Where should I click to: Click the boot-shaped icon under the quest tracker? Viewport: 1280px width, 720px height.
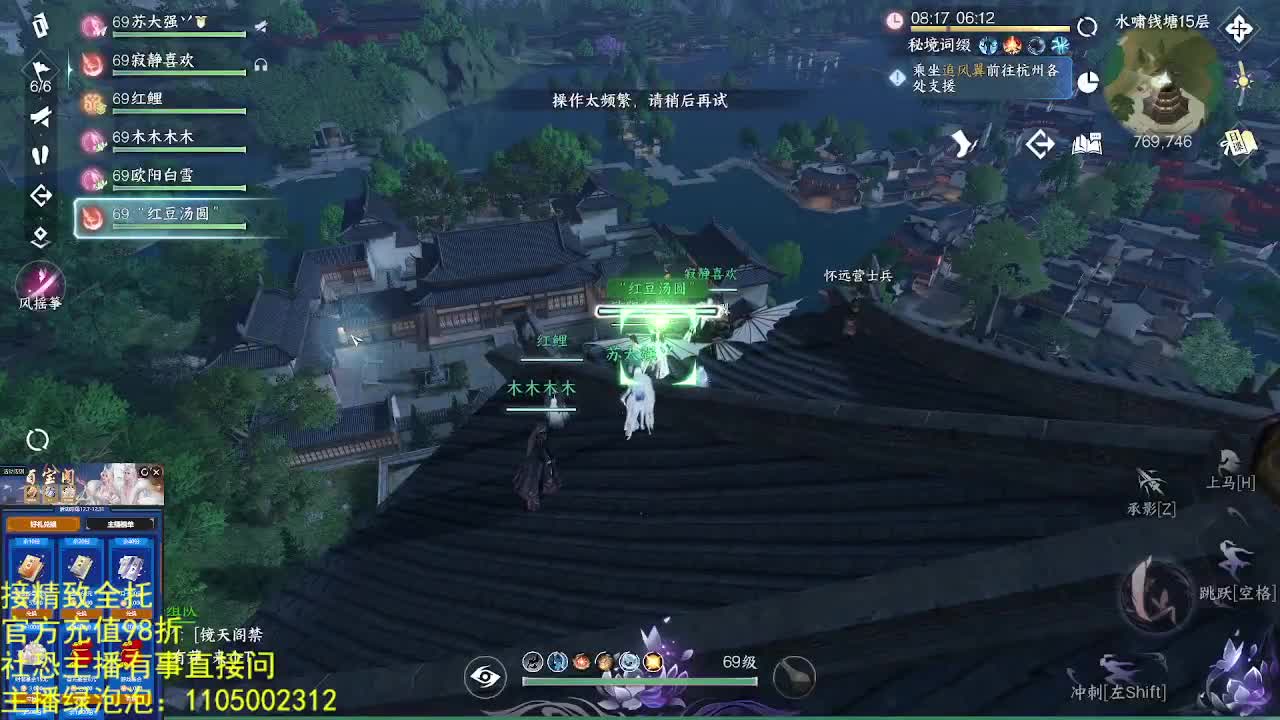tap(964, 145)
